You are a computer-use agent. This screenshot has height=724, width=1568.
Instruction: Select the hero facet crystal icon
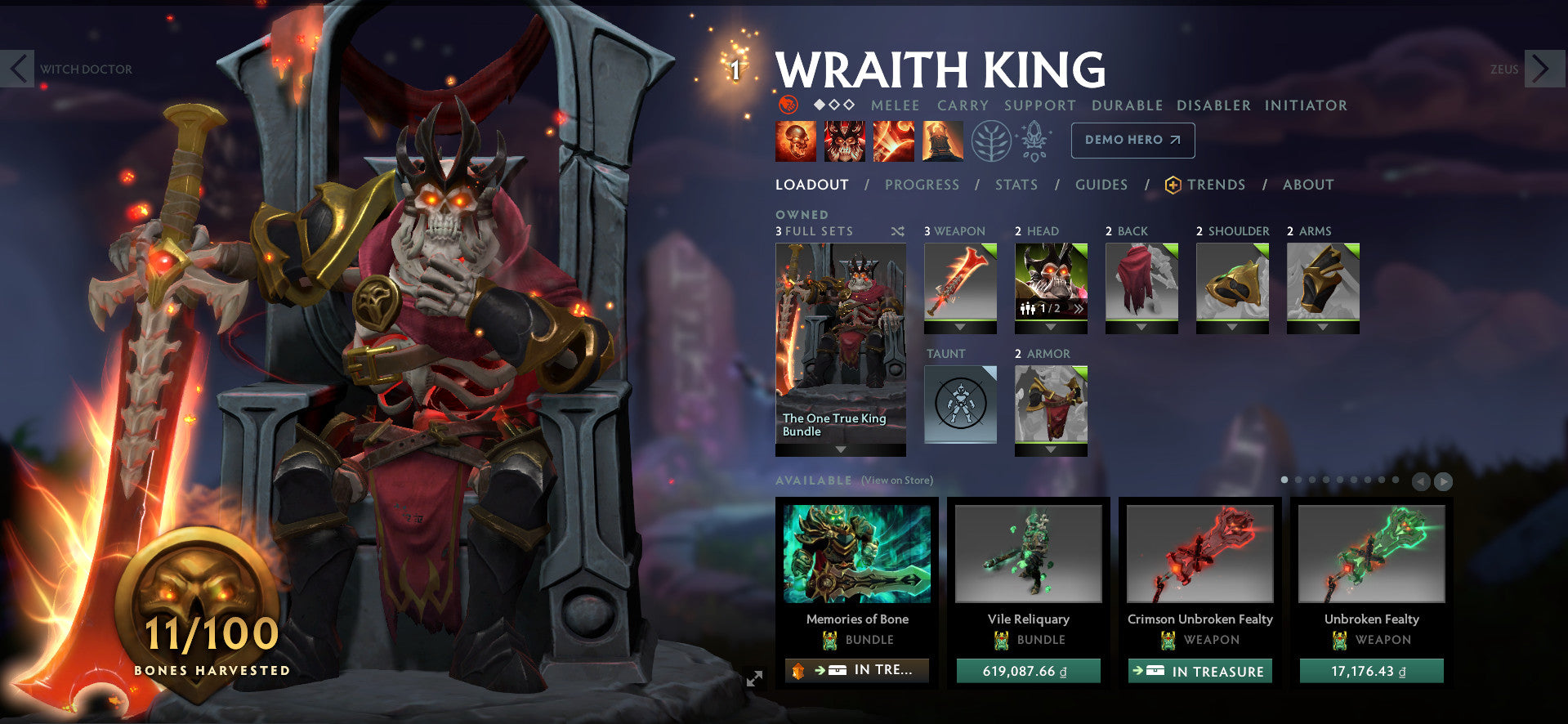1034,139
